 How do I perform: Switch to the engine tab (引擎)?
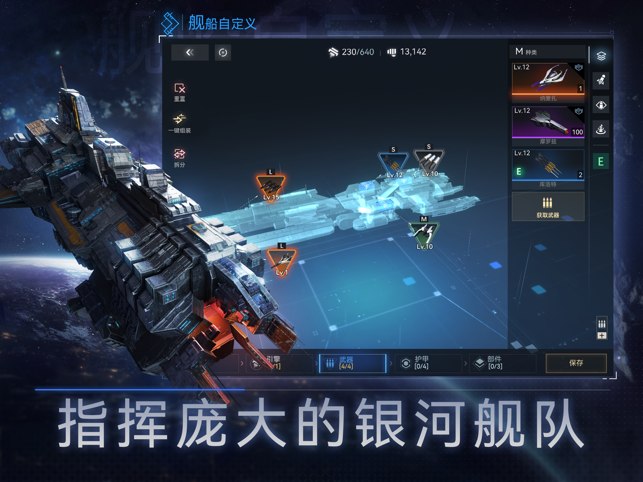pos(266,363)
